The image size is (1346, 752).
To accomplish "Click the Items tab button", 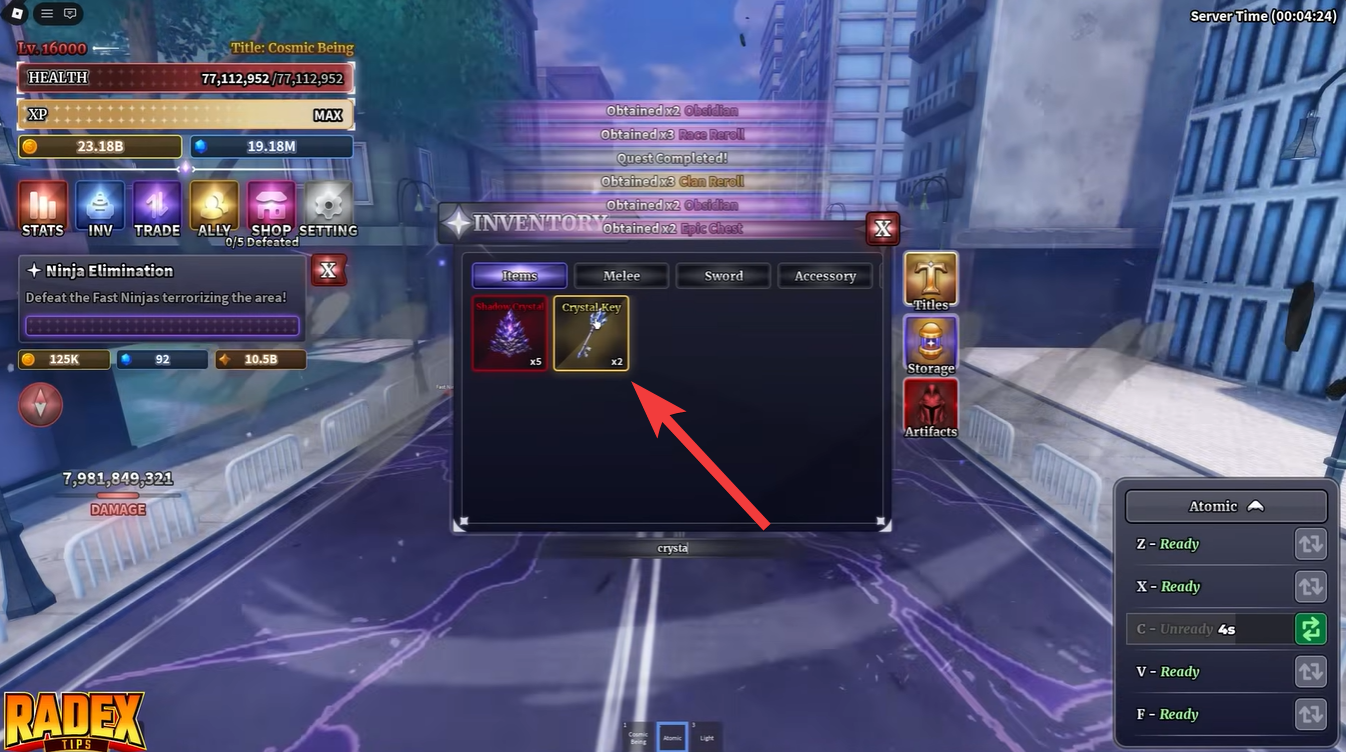I will 519,275.
